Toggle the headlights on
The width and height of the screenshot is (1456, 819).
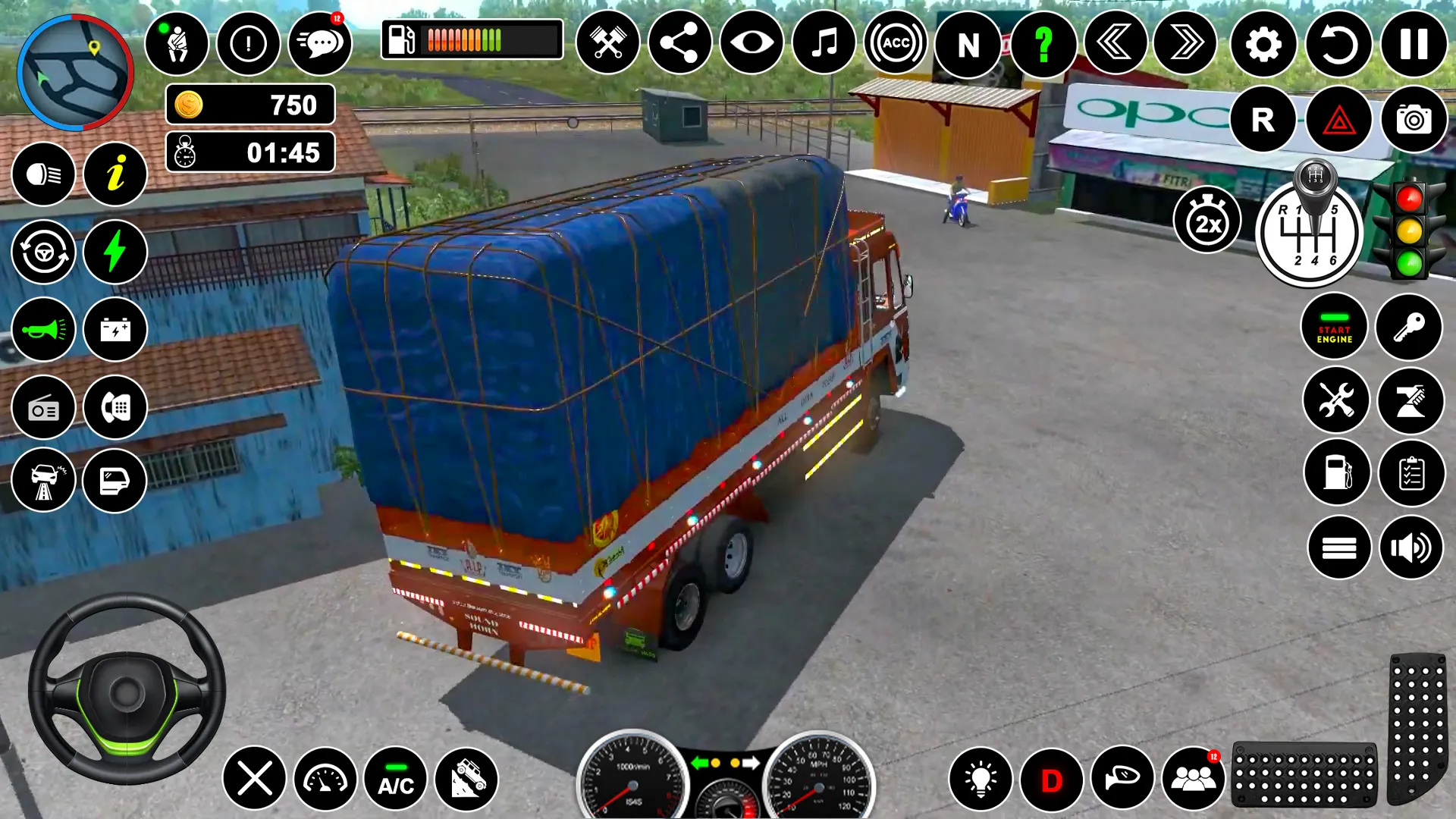(x=43, y=174)
